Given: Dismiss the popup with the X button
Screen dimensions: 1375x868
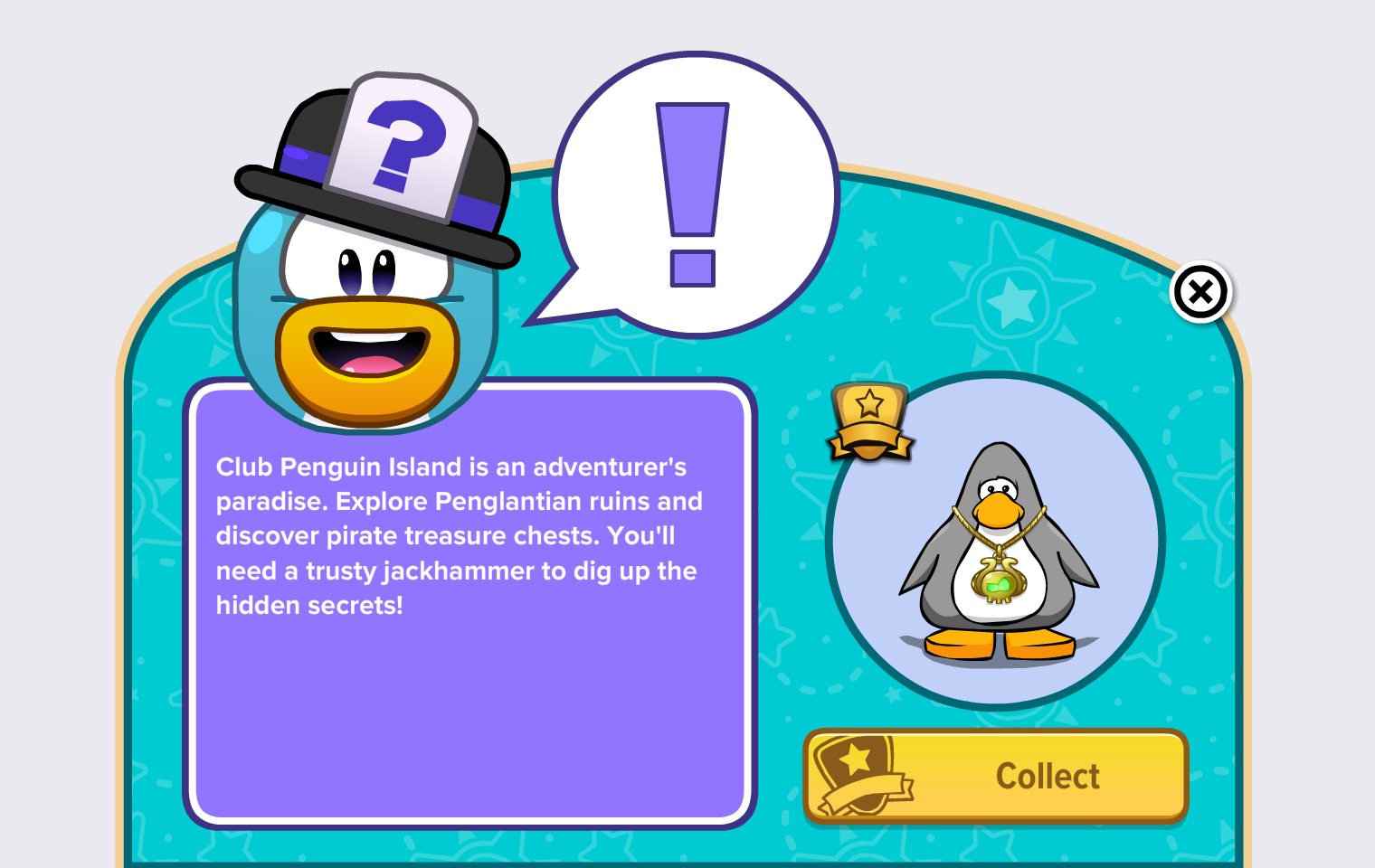Looking at the screenshot, I should pyautogui.click(x=1201, y=291).
